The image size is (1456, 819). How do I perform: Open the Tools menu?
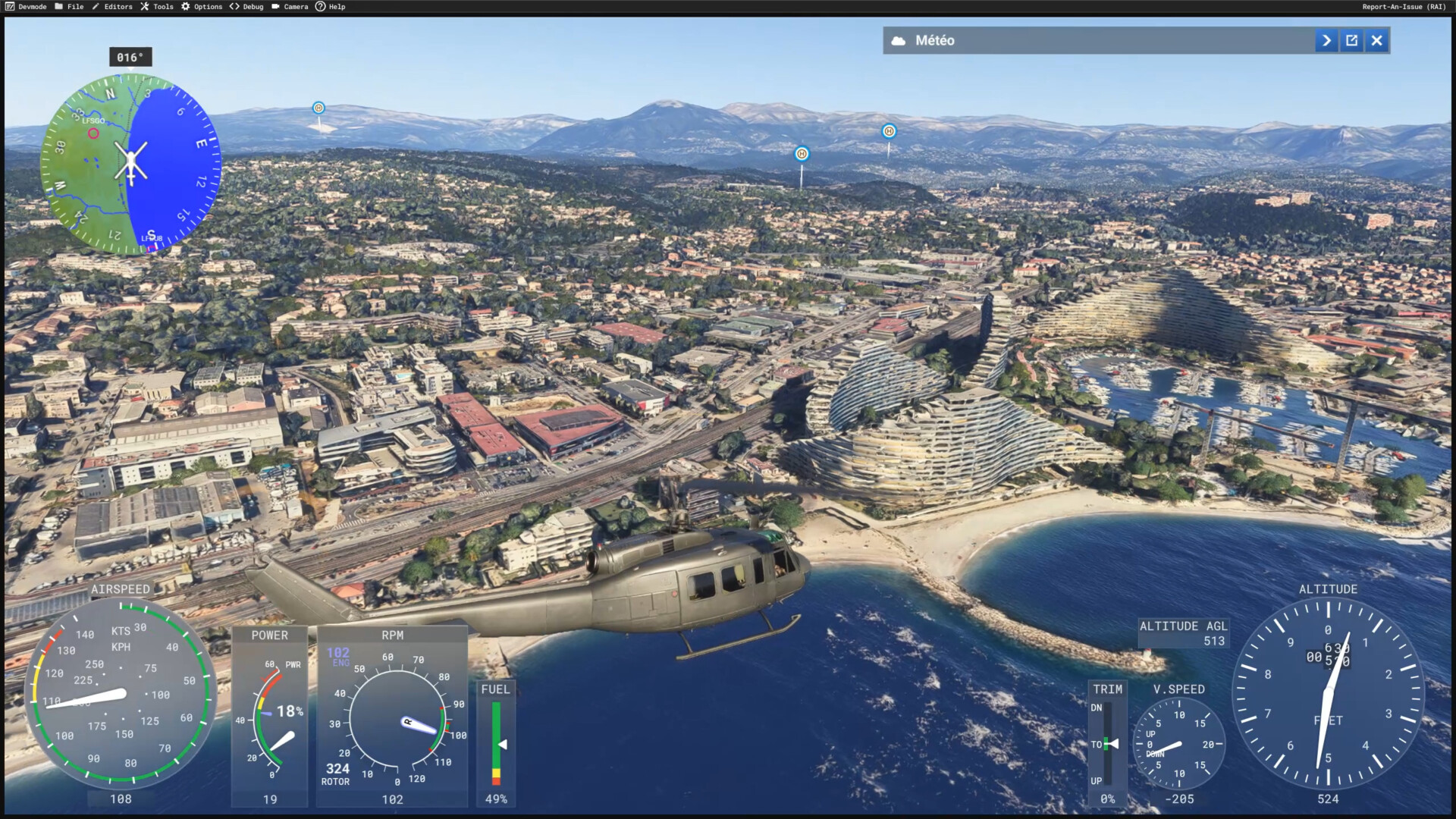157,7
